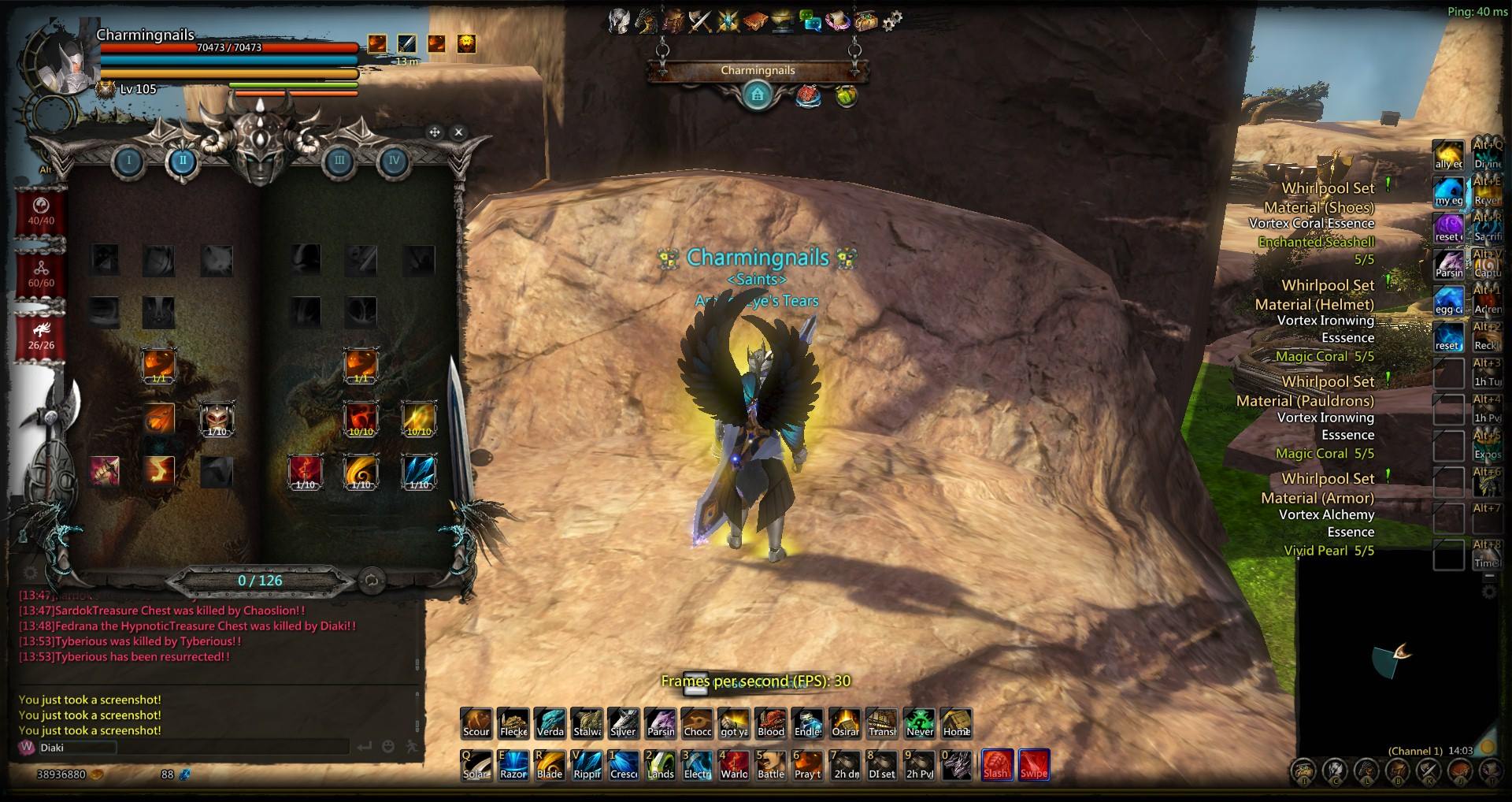Image resolution: width=1512 pixels, height=802 pixels.
Task: Activate the Slash ability
Action: (995, 763)
